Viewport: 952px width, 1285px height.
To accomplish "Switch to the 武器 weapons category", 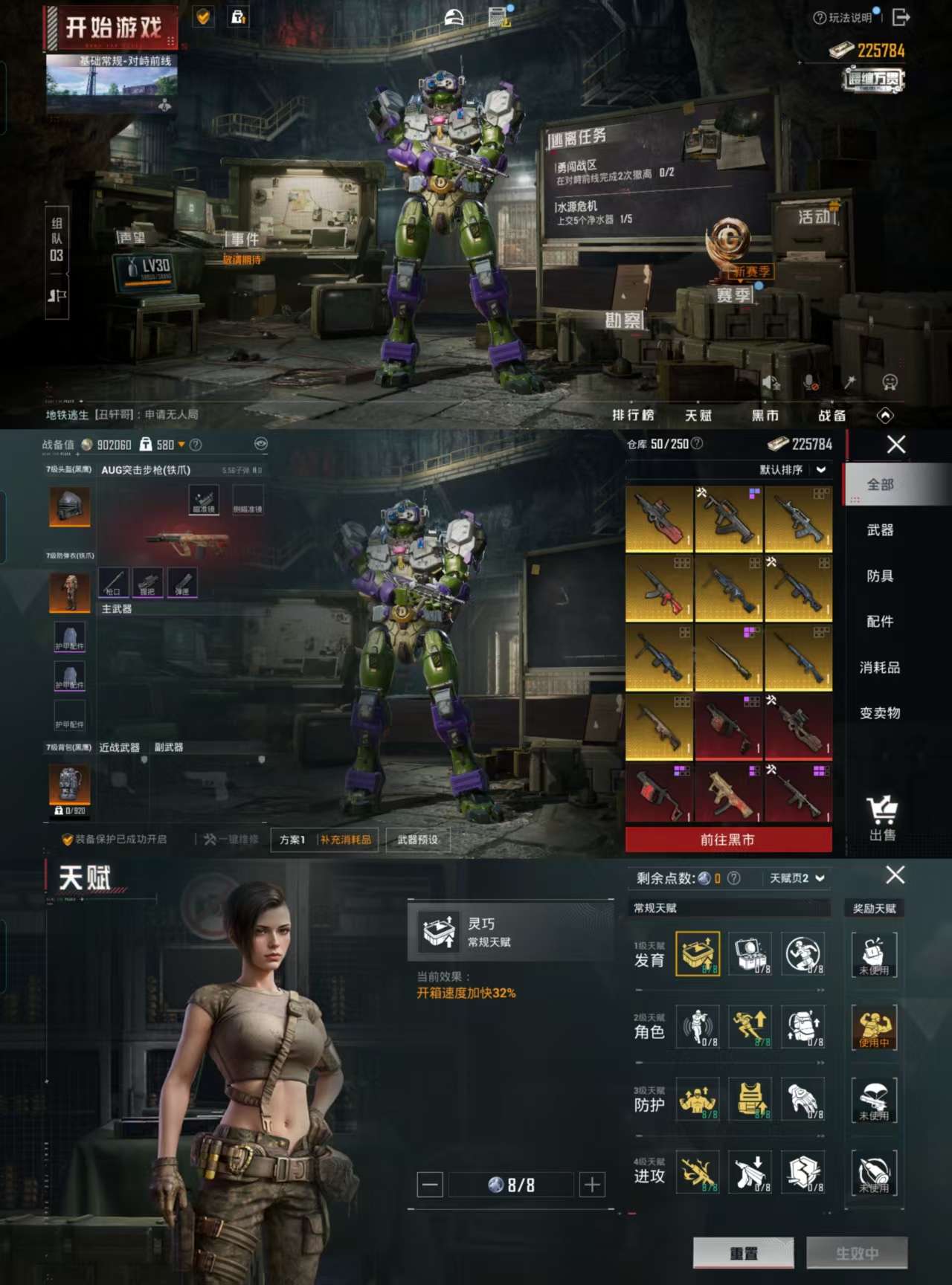I will [880, 530].
